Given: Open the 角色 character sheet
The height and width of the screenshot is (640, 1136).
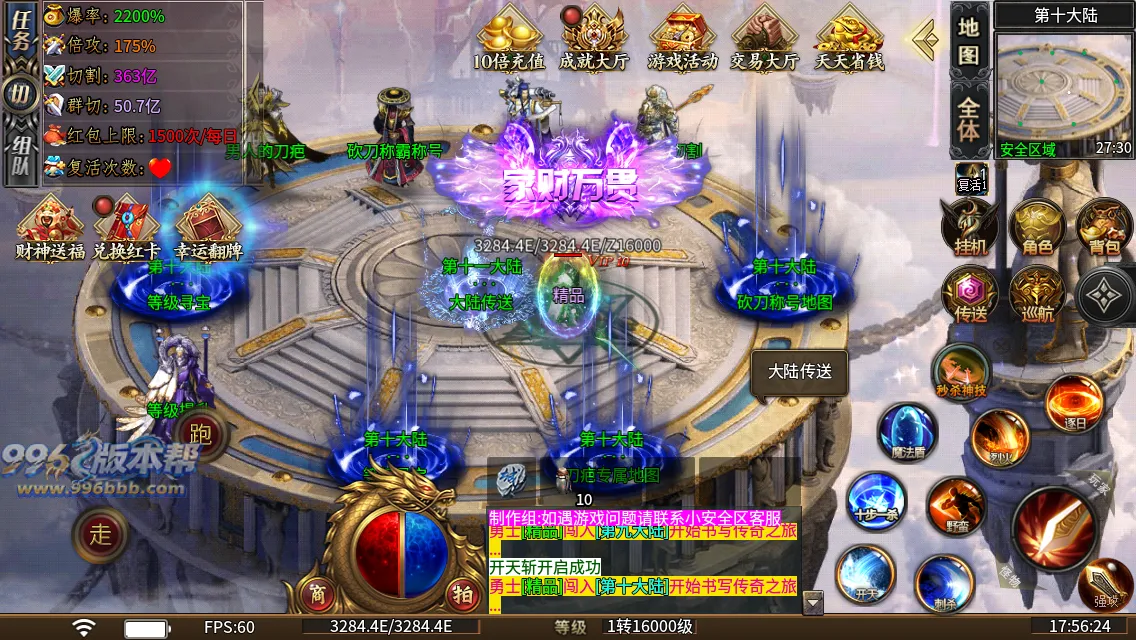Looking at the screenshot, I should [x=1036, y=225].
